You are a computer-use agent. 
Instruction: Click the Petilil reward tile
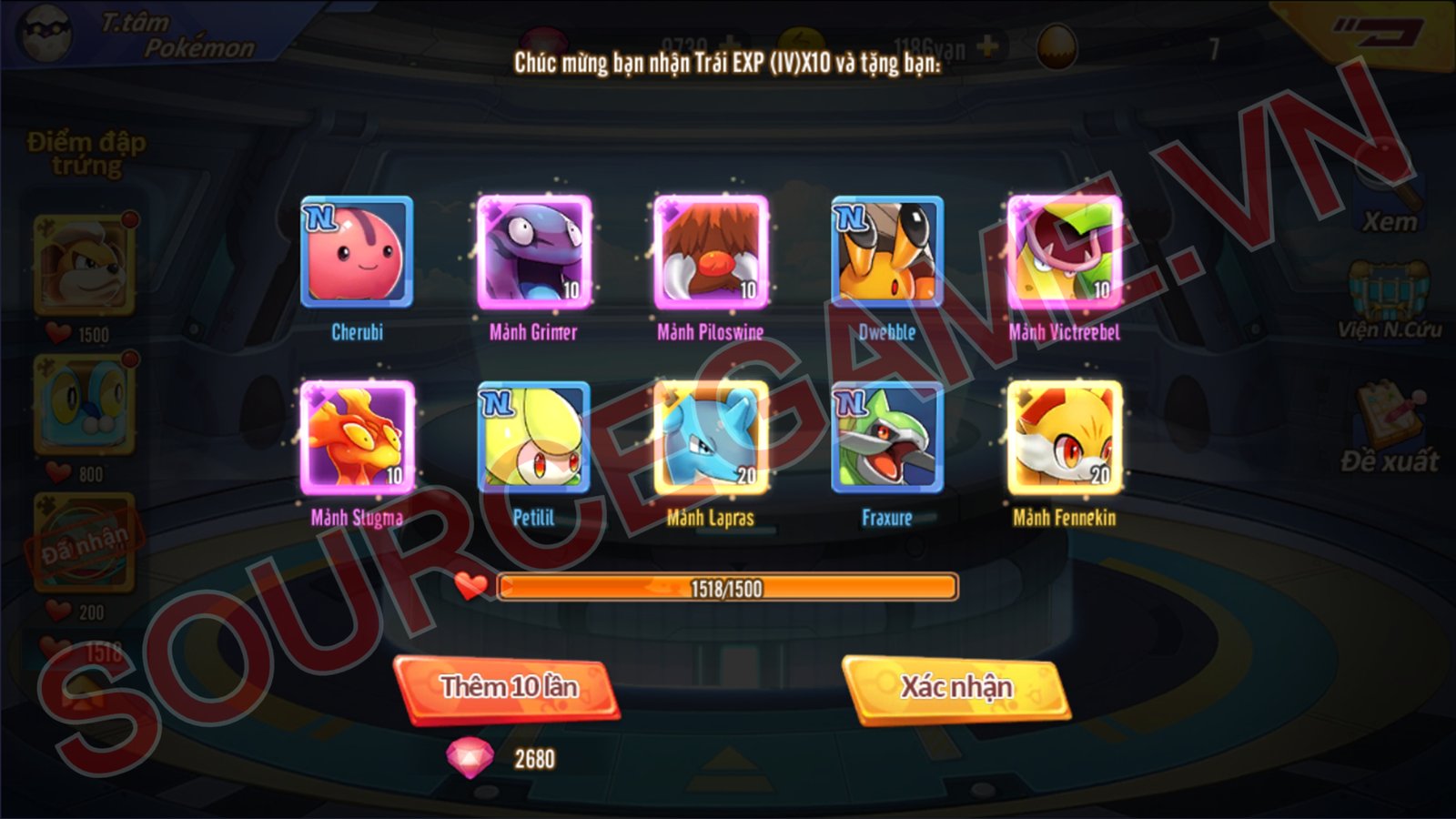(x=534, y=438)
